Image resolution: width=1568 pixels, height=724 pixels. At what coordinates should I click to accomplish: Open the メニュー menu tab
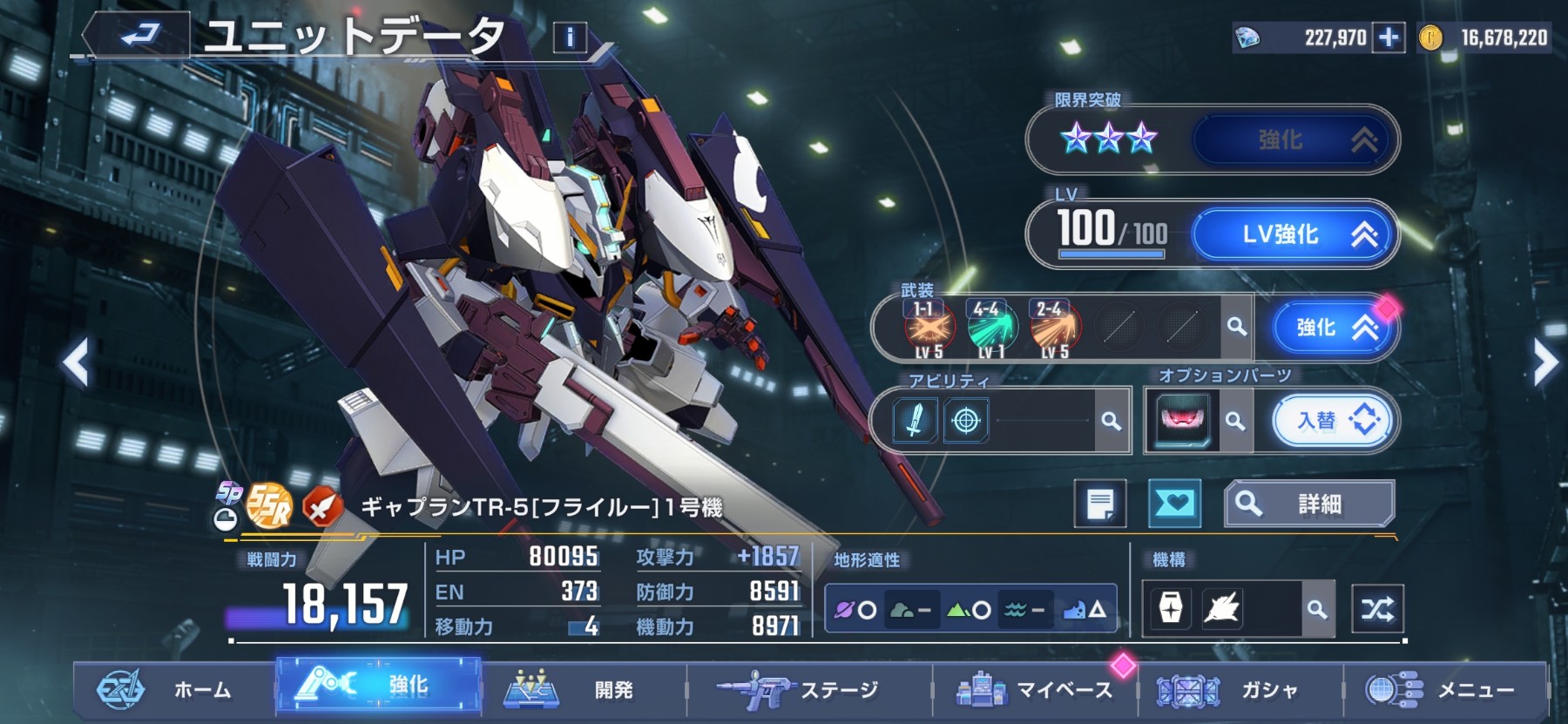click(x=1446, y=690)
